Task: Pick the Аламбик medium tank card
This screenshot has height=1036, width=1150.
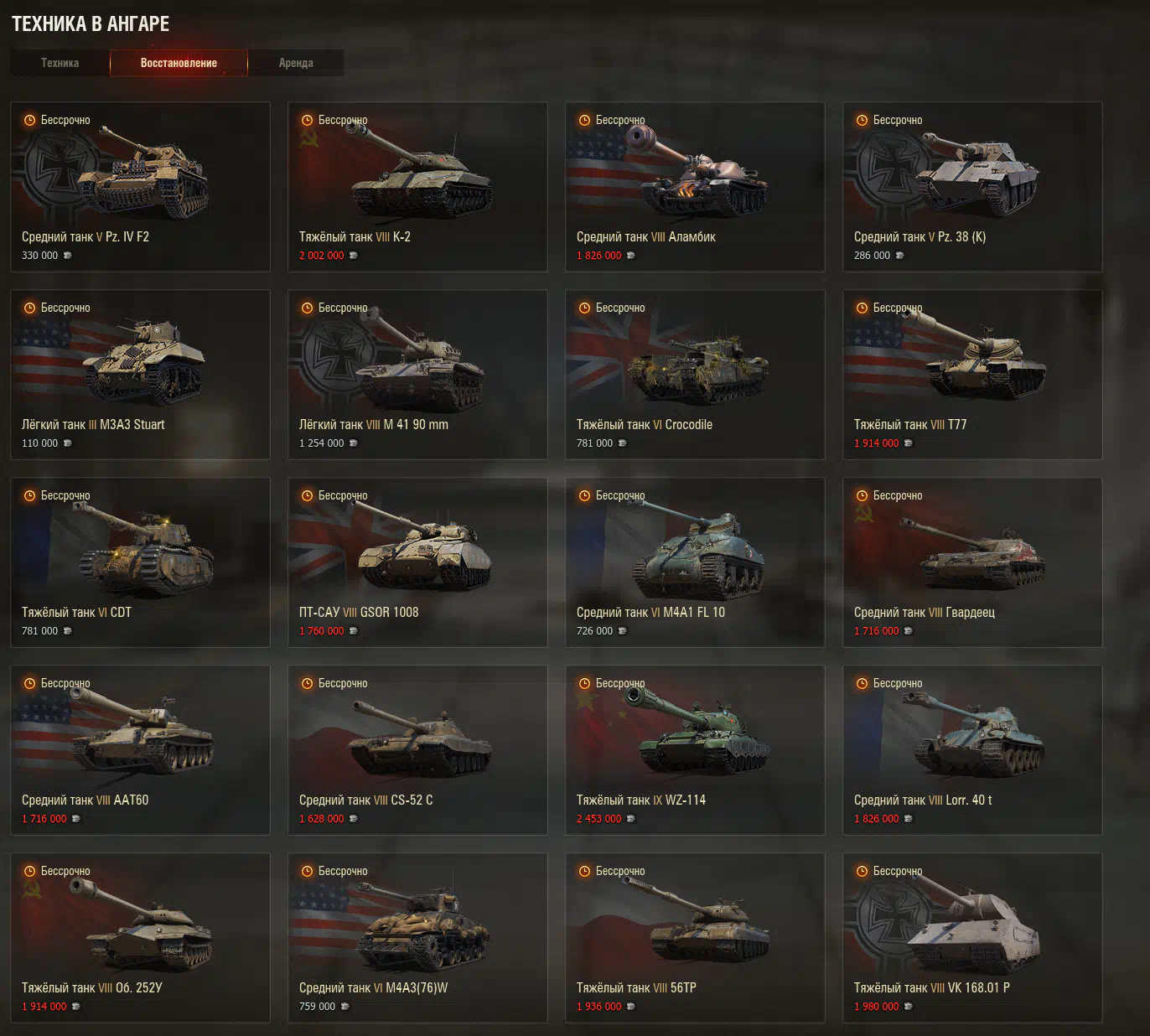Action: (x=695, y=187)
